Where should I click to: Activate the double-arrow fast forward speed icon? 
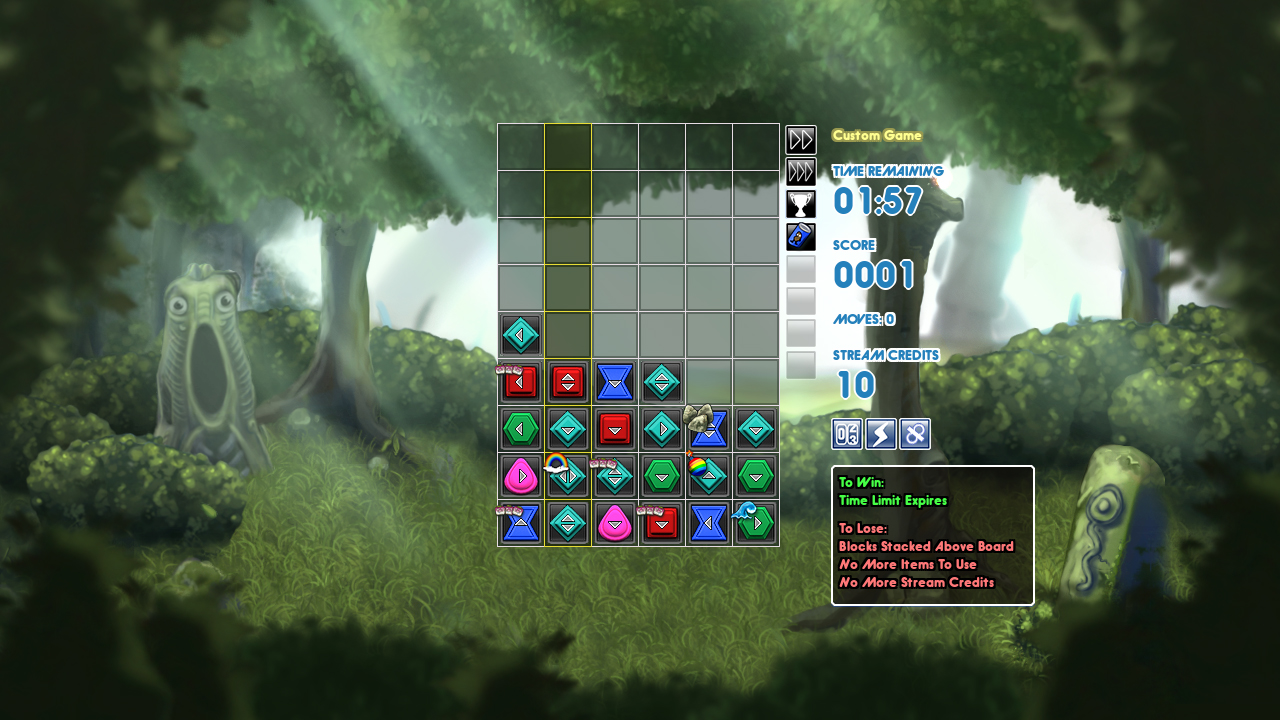coord(800,140)
